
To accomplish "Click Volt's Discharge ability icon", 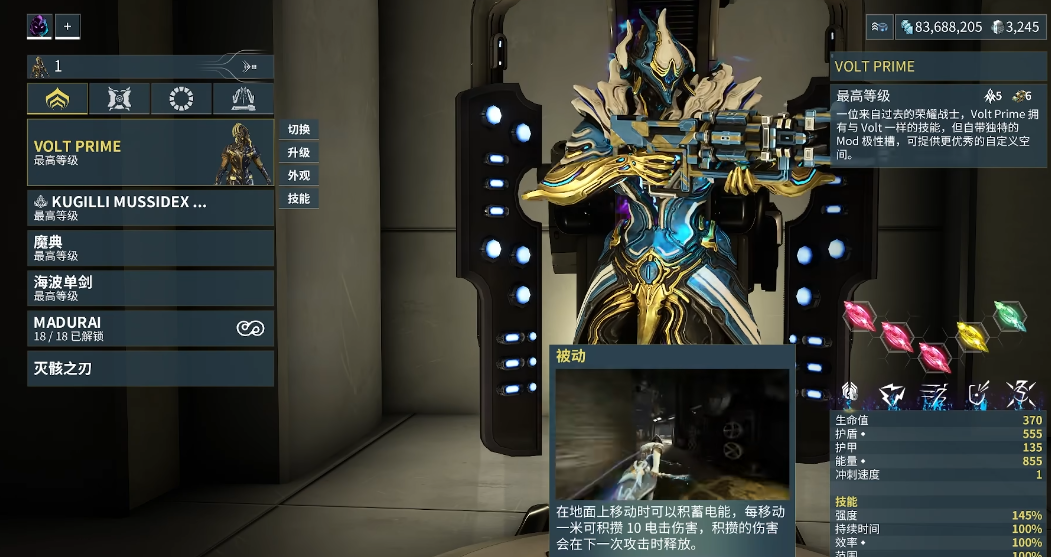I will coord(1021,394).
